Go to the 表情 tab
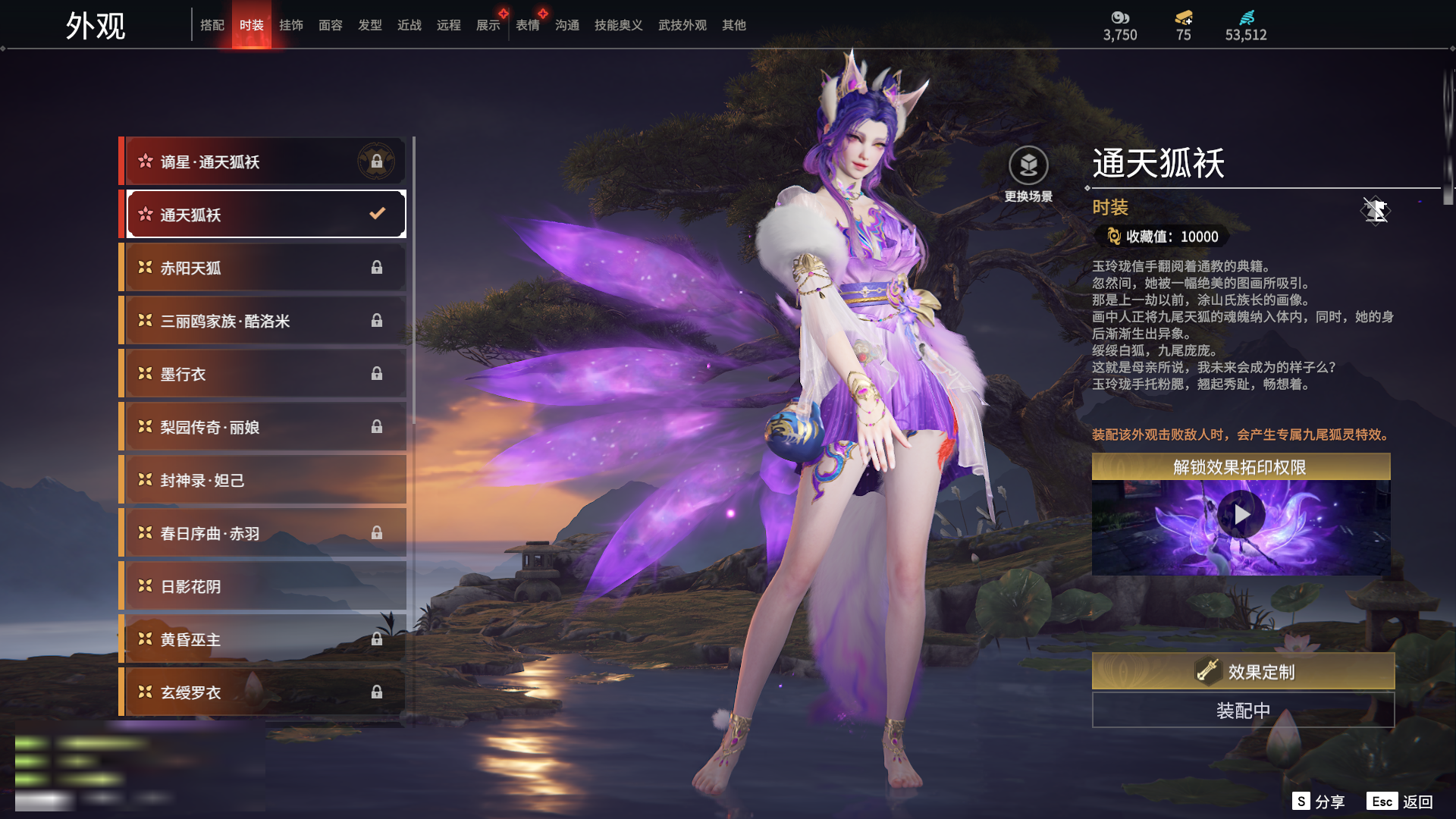 pyautogui.click(x=528, y=25)
